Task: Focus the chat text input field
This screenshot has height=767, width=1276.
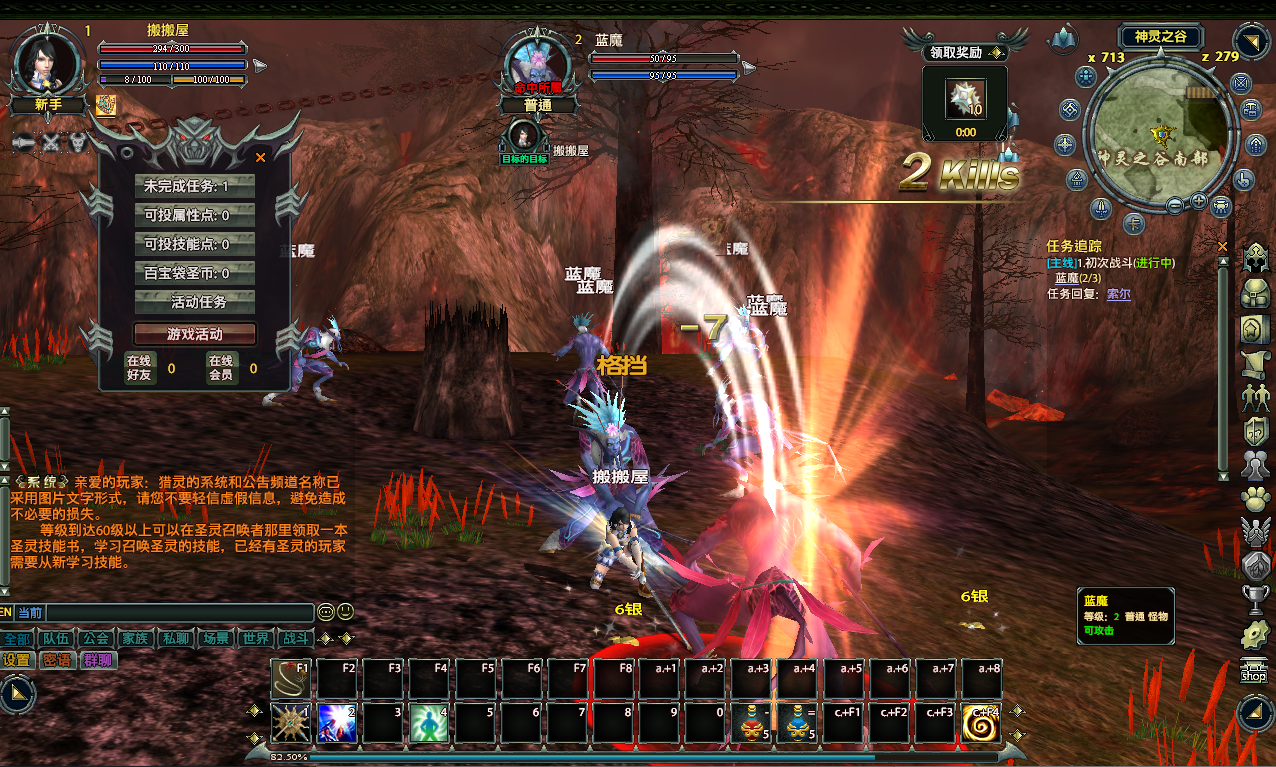Action: pyautogui.click(x=180, y=612)
